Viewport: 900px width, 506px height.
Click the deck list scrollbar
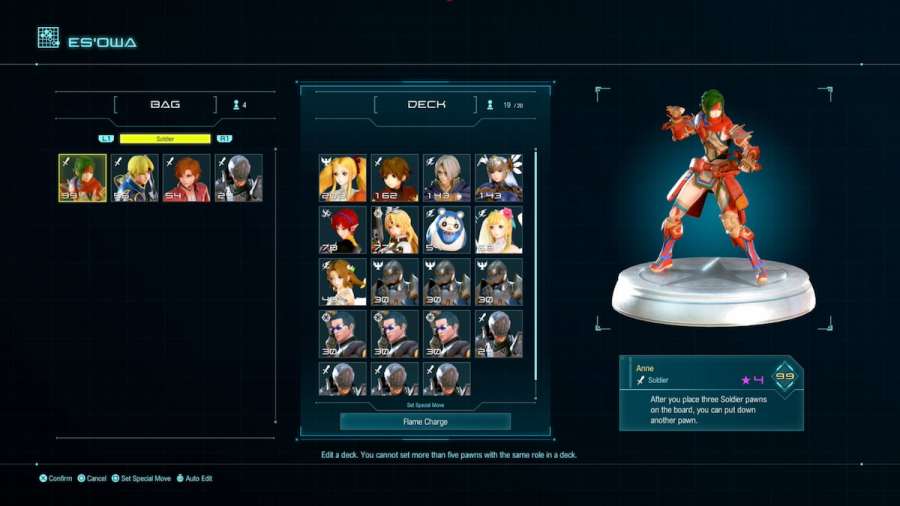(x=536, y=265)
